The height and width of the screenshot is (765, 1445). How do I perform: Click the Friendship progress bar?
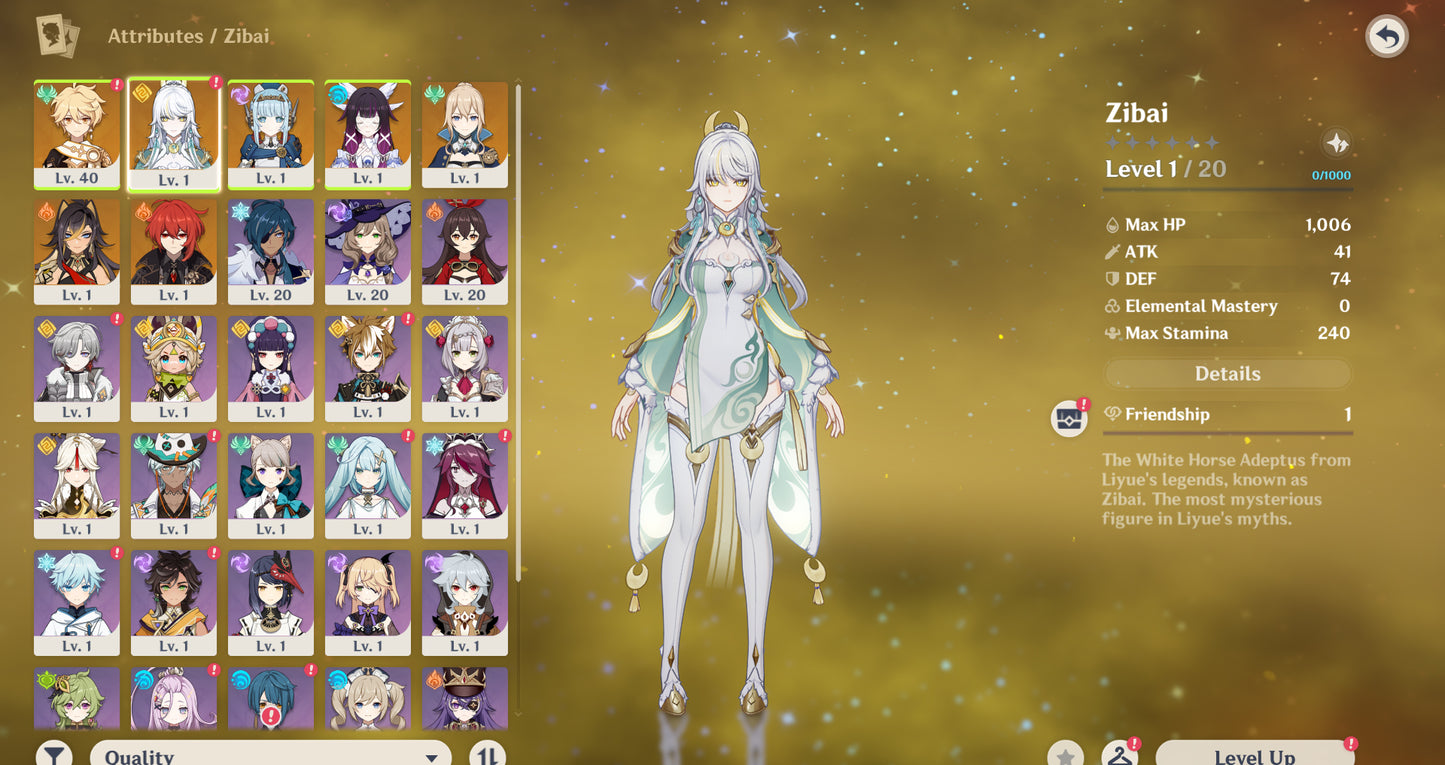1227,432
